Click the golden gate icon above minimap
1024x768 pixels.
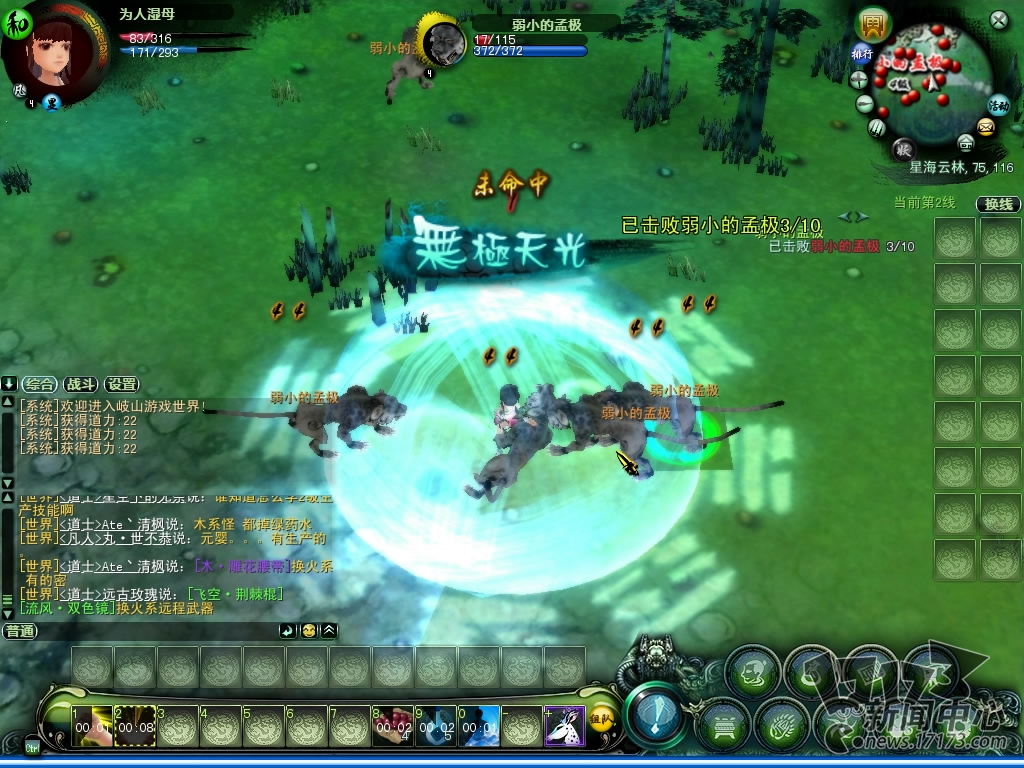874,24
